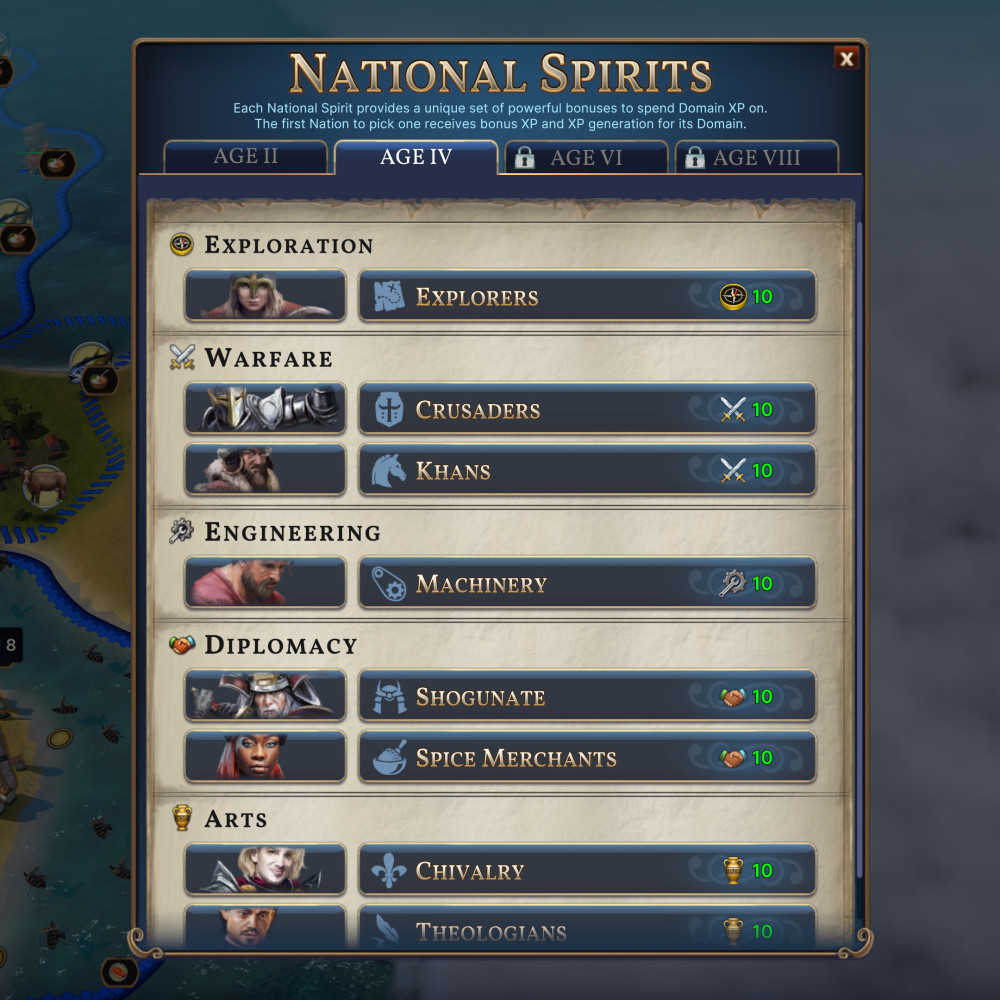Select the Shogunate national spirit
1000x1000 pixels.
(x=586, y=697)
